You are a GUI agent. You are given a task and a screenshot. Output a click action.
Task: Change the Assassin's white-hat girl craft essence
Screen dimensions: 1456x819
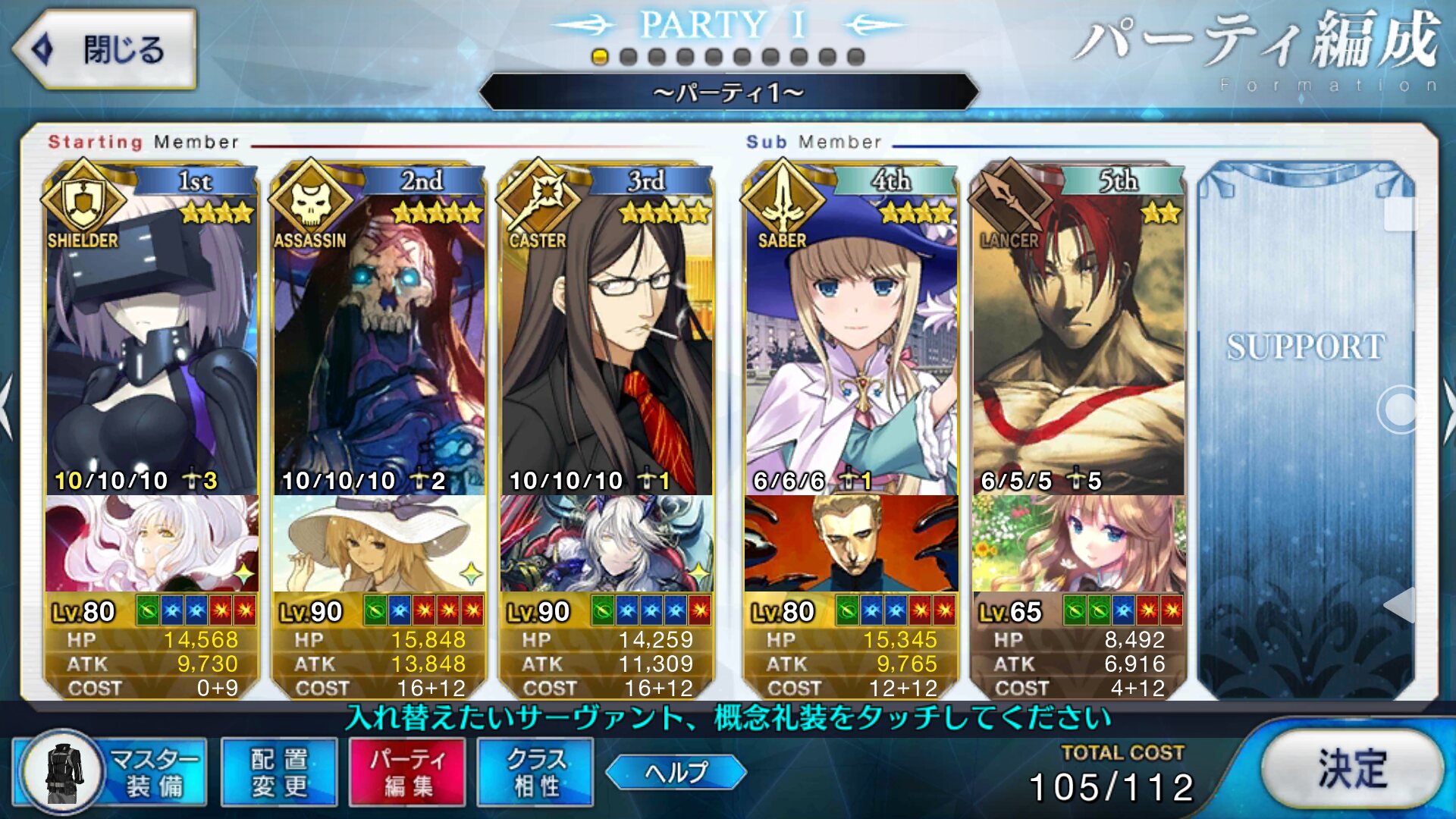pos(379,543)
